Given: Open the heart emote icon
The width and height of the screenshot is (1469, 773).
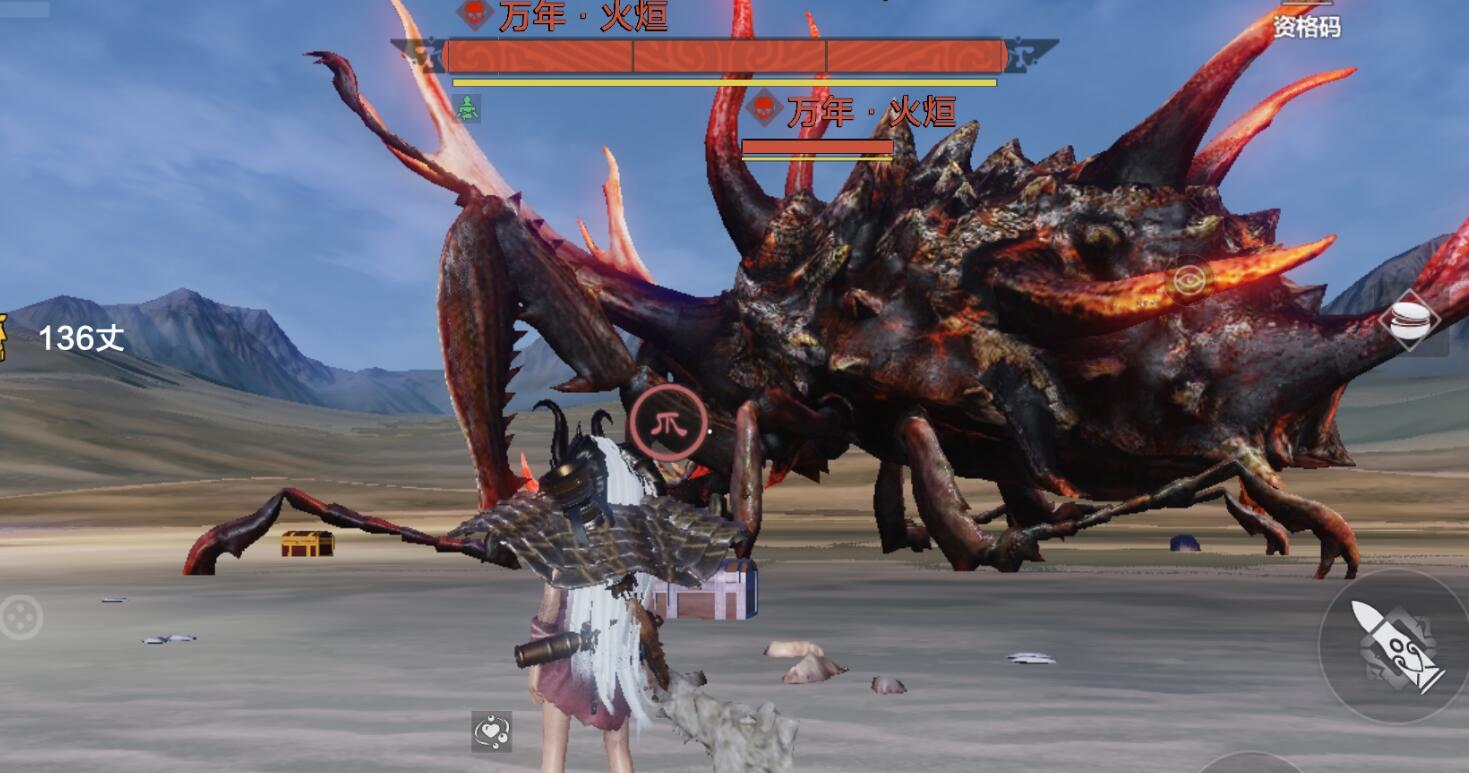Looking at the screenshot, I should (x=492, y=732).
